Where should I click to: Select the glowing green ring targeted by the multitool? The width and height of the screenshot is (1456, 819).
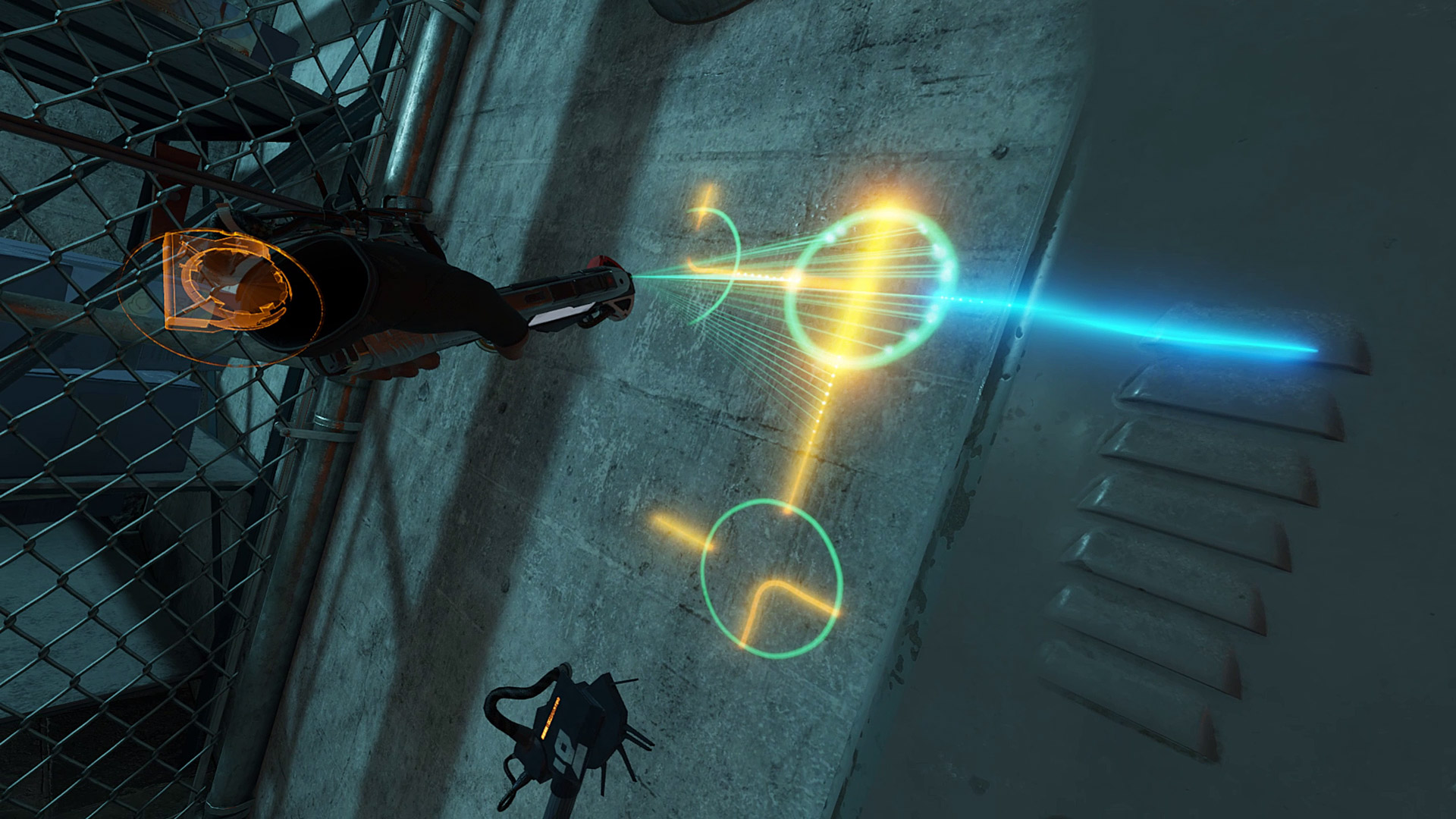pos(871,289)
